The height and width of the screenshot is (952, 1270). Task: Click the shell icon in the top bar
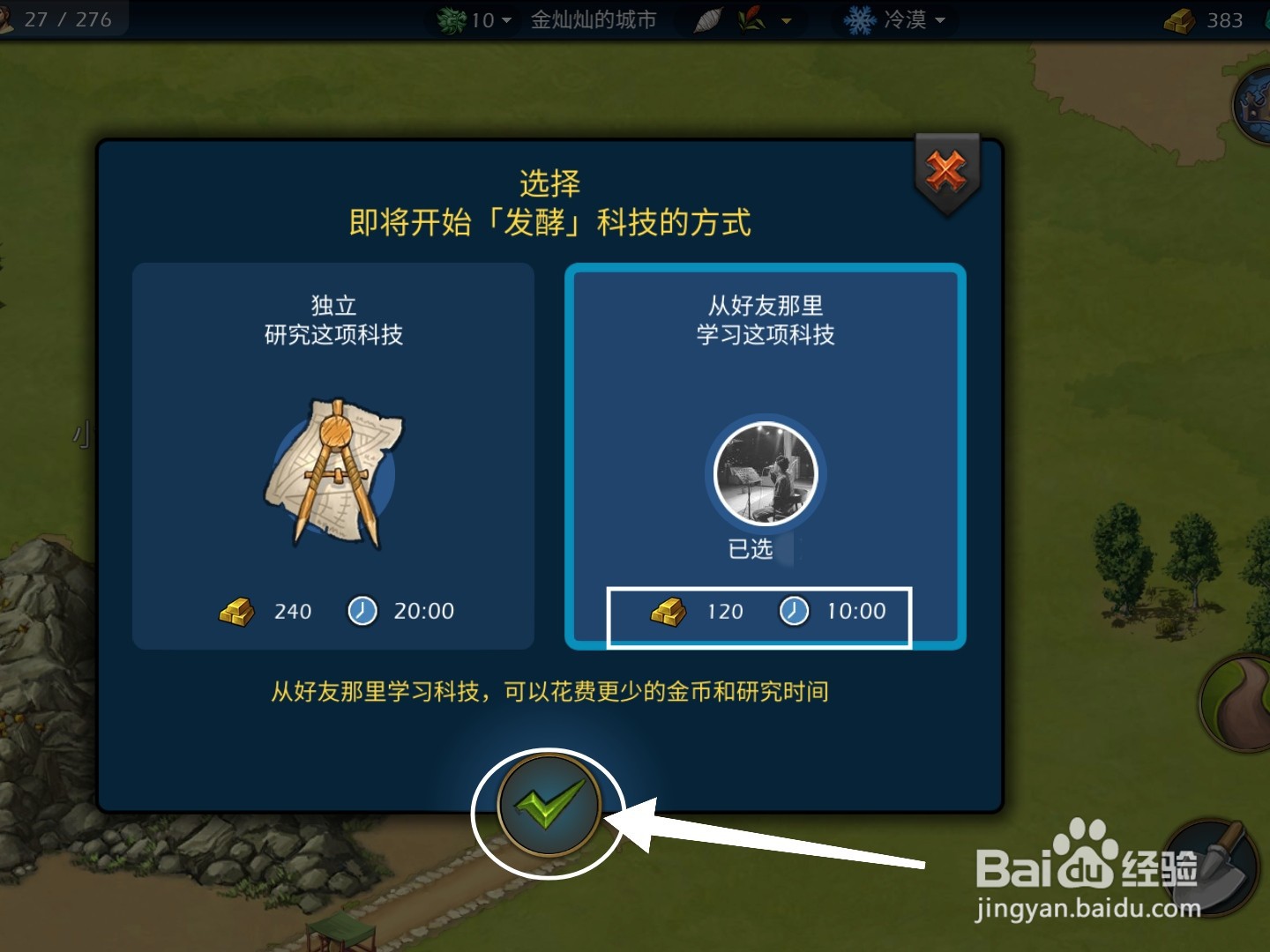click(x=708, y=19)
